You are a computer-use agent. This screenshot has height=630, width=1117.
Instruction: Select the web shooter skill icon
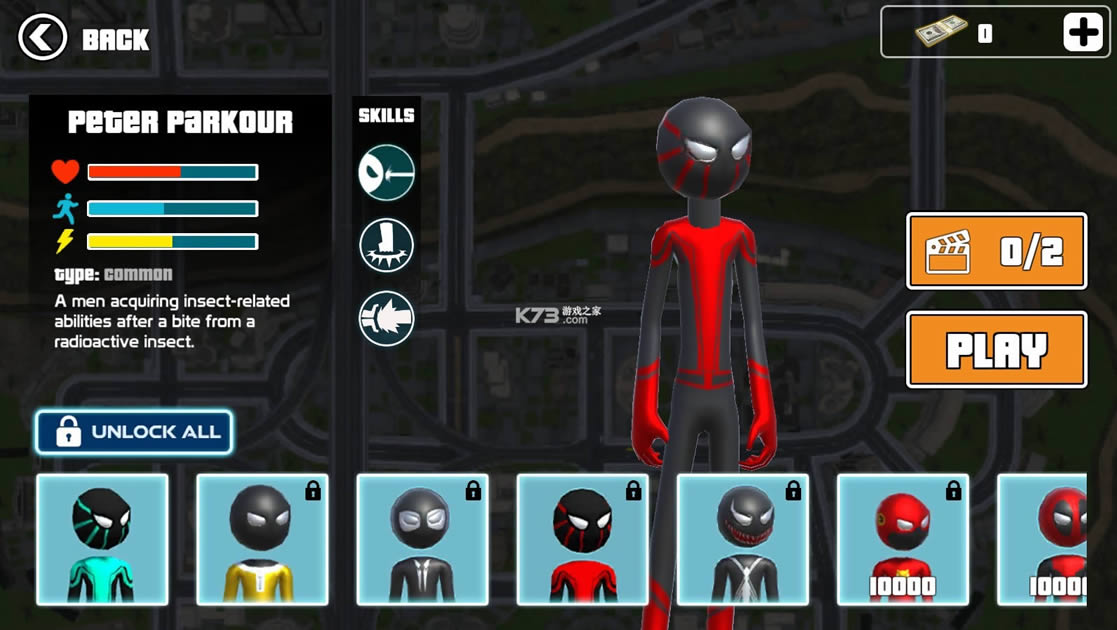[386, 172]
